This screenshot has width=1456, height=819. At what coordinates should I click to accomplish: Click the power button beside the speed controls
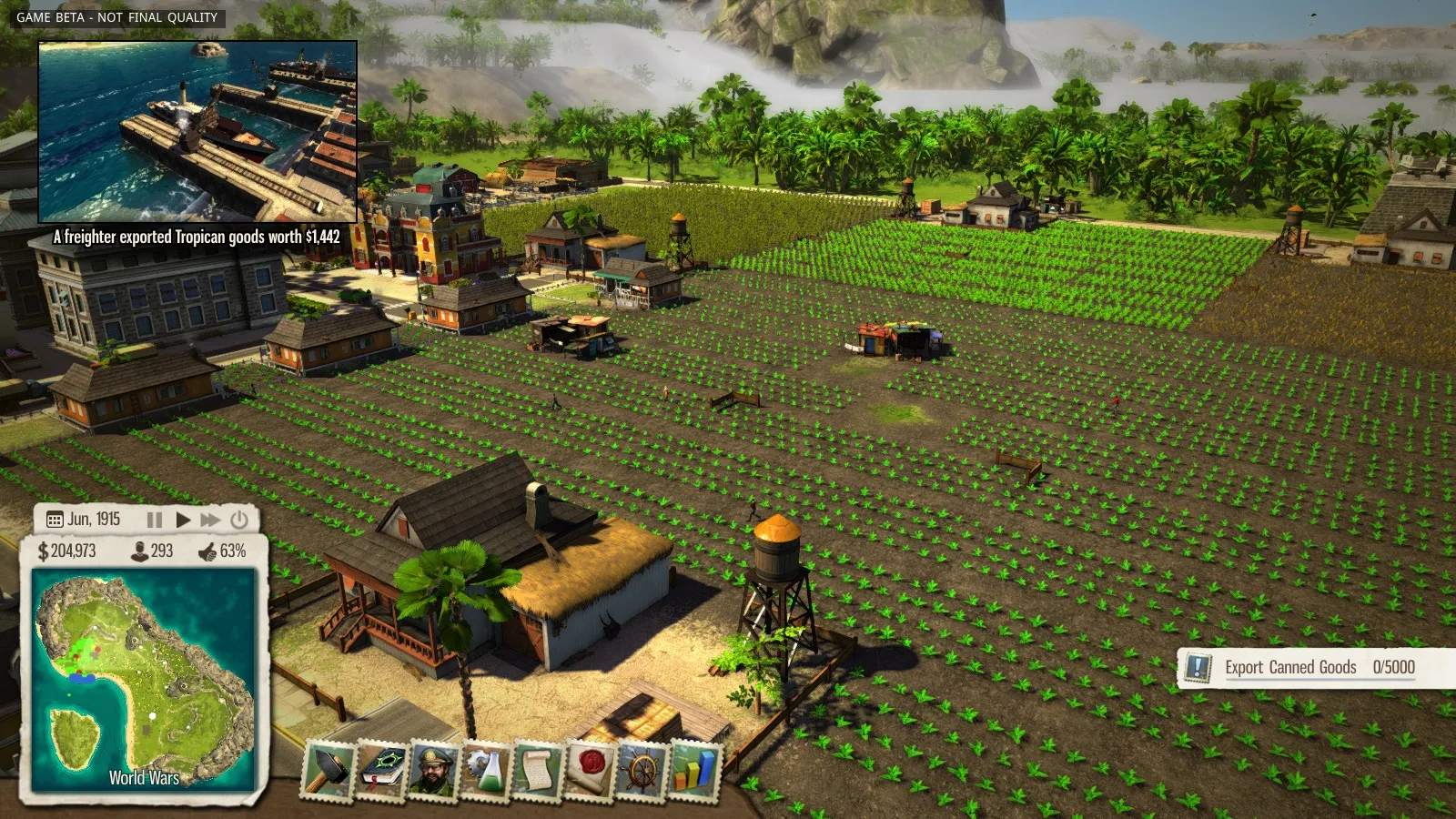tap(239, 520)
